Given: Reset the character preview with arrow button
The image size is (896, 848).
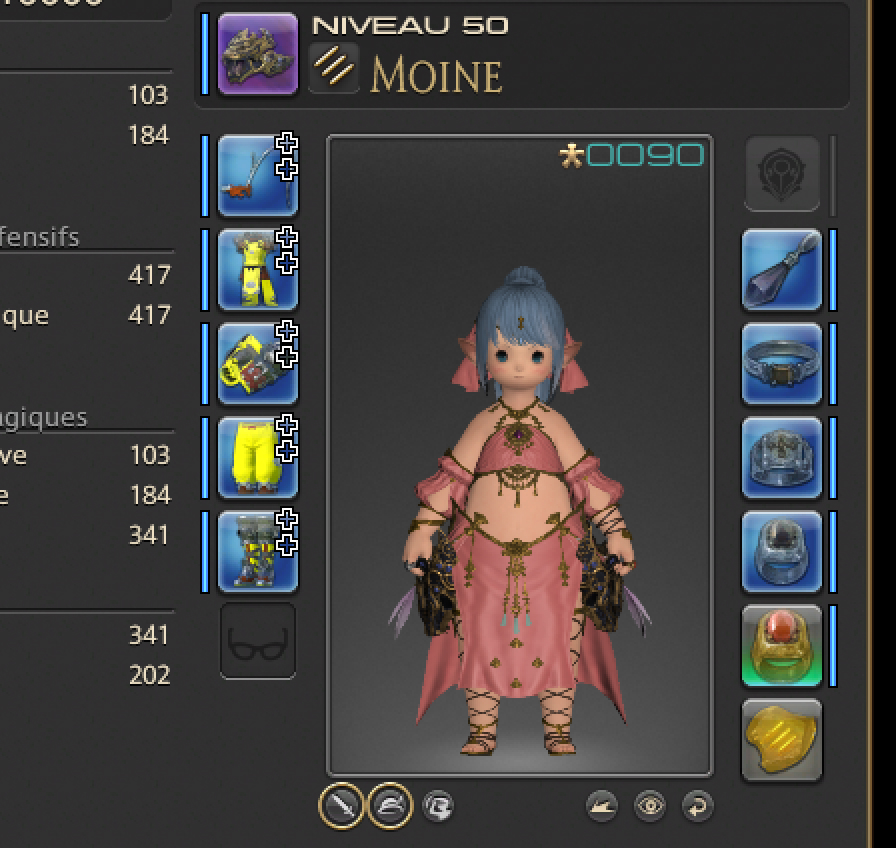Looking at the screenshot, I should [x=697, y=805].
